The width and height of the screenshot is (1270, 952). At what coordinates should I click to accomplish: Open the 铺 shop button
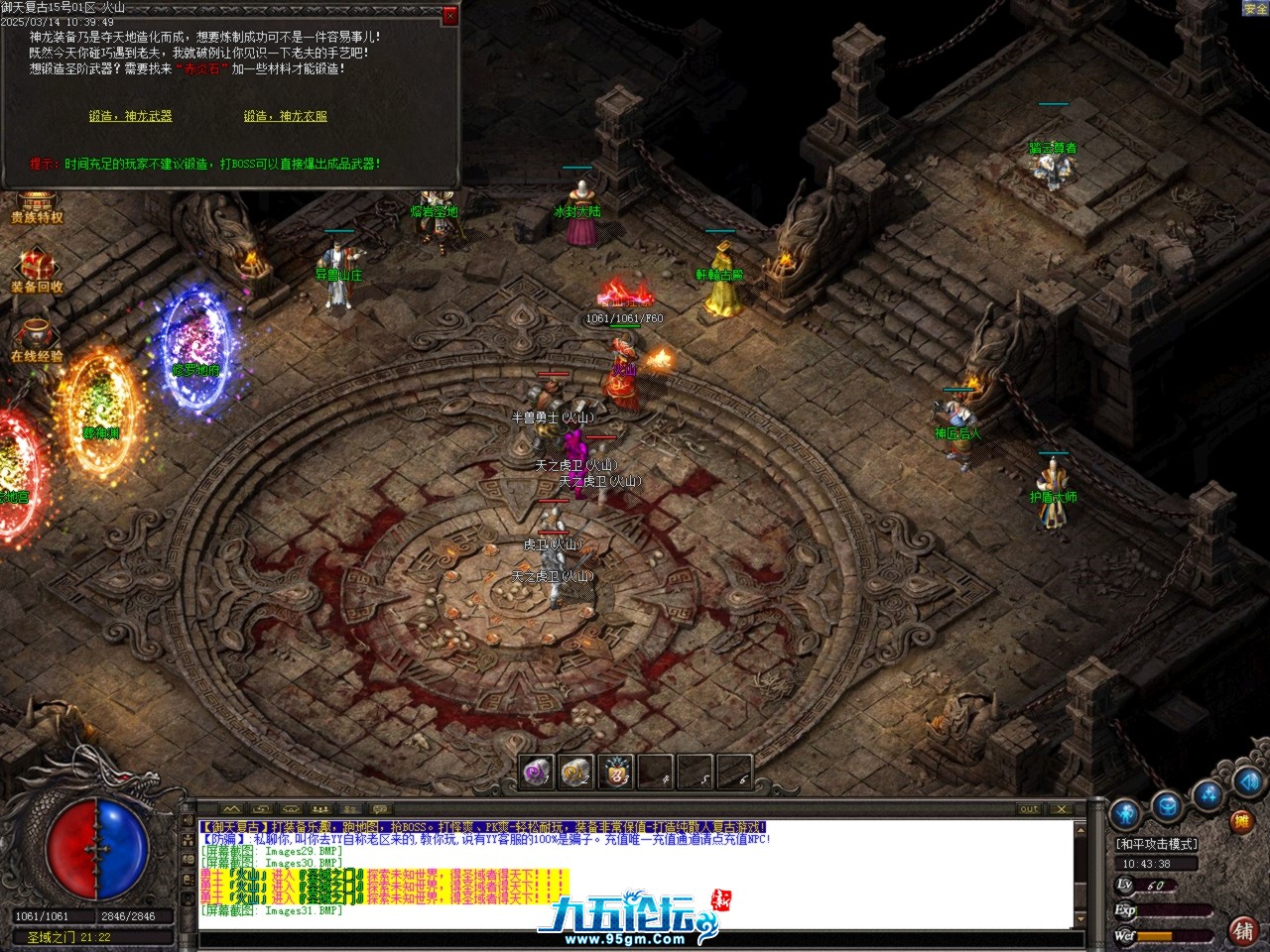click(1242, 929)
